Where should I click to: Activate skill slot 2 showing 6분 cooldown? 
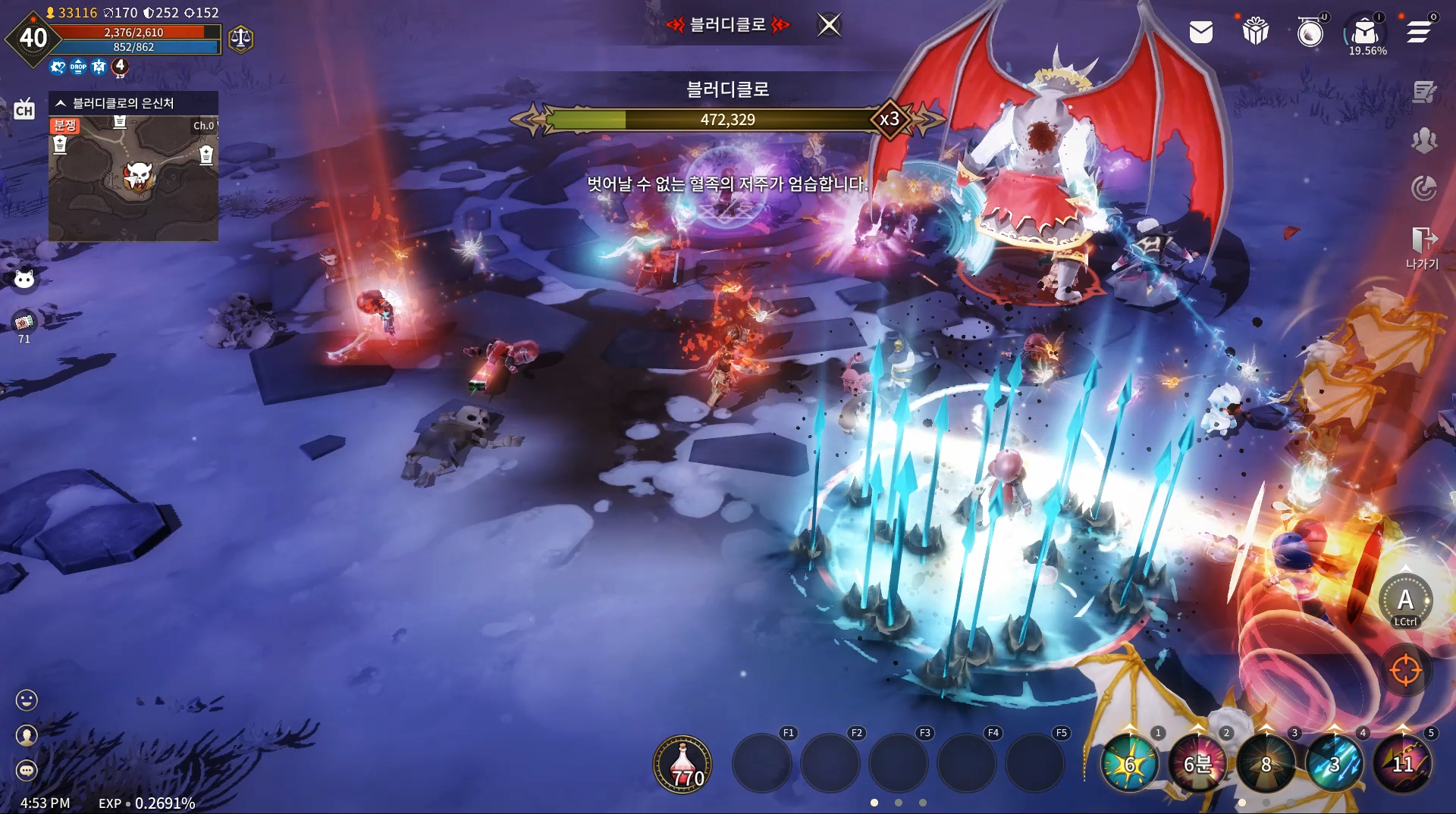tap(1197, 764)
